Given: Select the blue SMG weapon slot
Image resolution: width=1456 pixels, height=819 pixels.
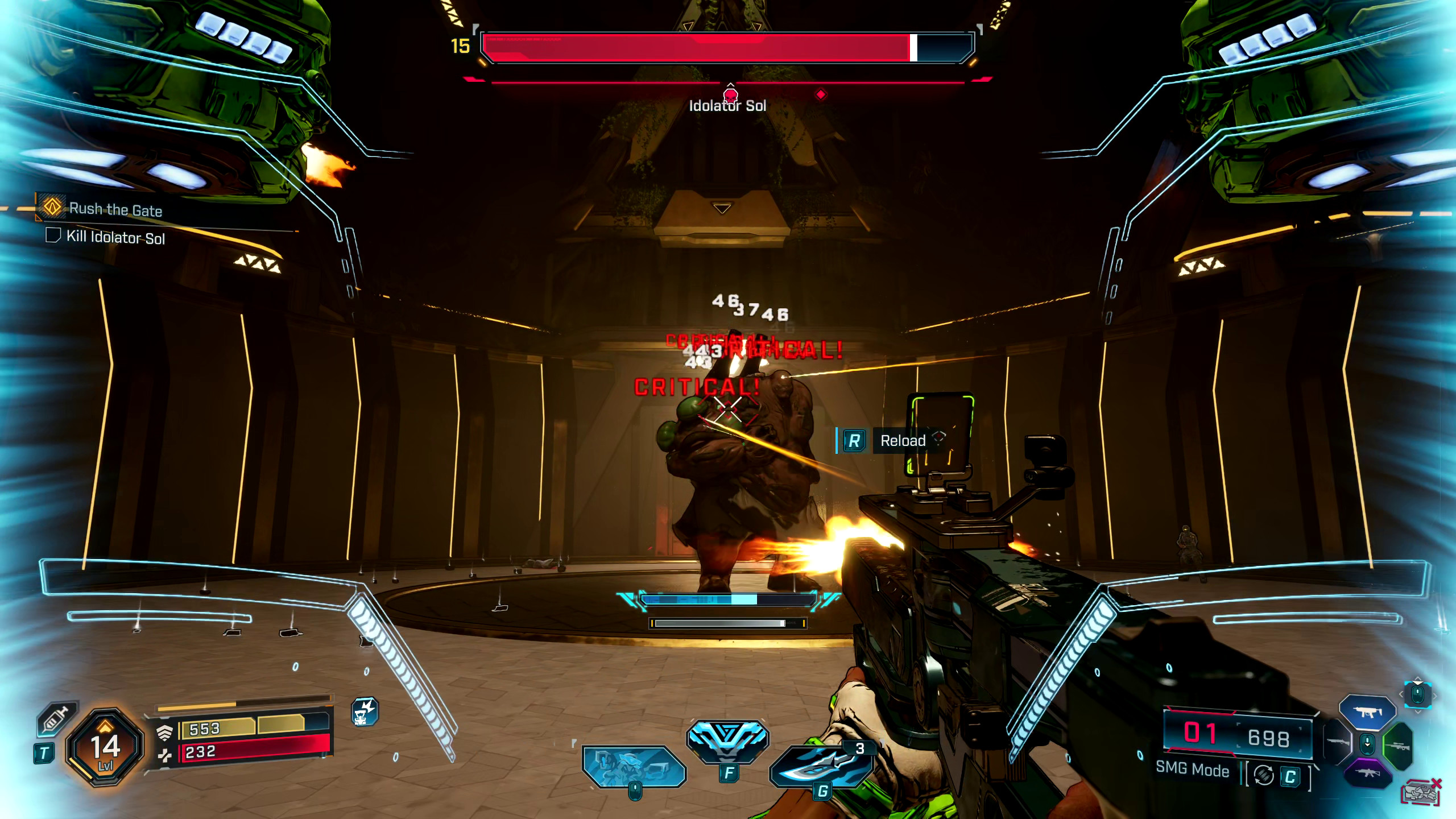Looking at the screenshot, I should [1367, 712].
